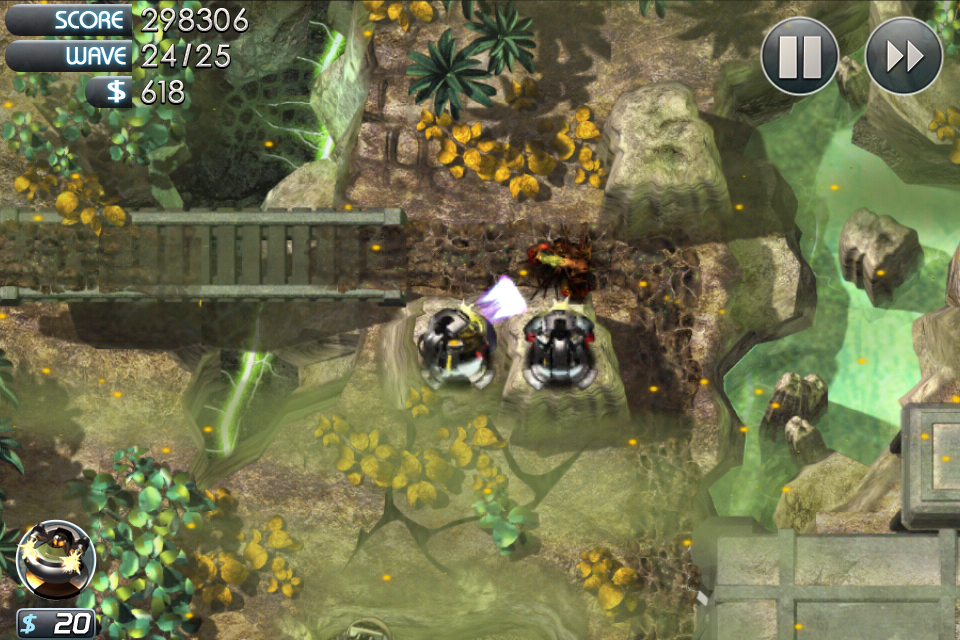Pause the game
Image resolution: width=960 pixels, height=640 pixels.
click(x=799, y=56)
